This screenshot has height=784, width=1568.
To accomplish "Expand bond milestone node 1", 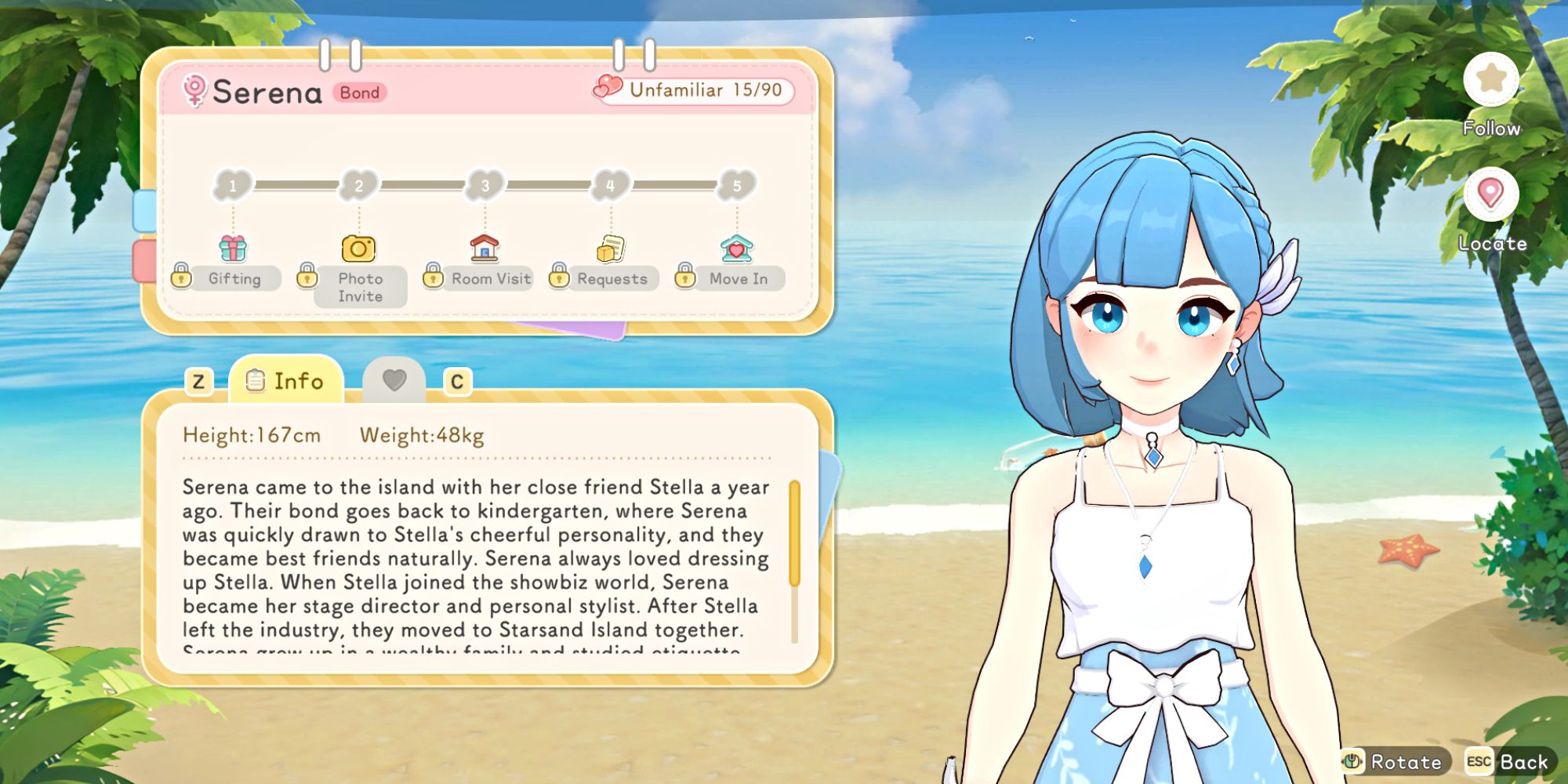I will pos(232,185).
